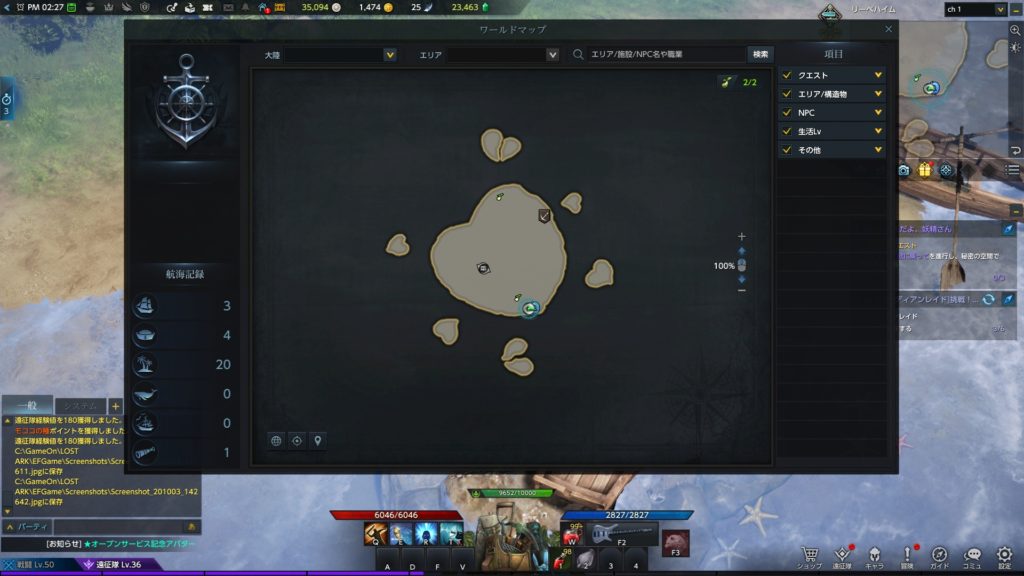
Task: Open the ショップ shop menu
Action: pos(811,556)
